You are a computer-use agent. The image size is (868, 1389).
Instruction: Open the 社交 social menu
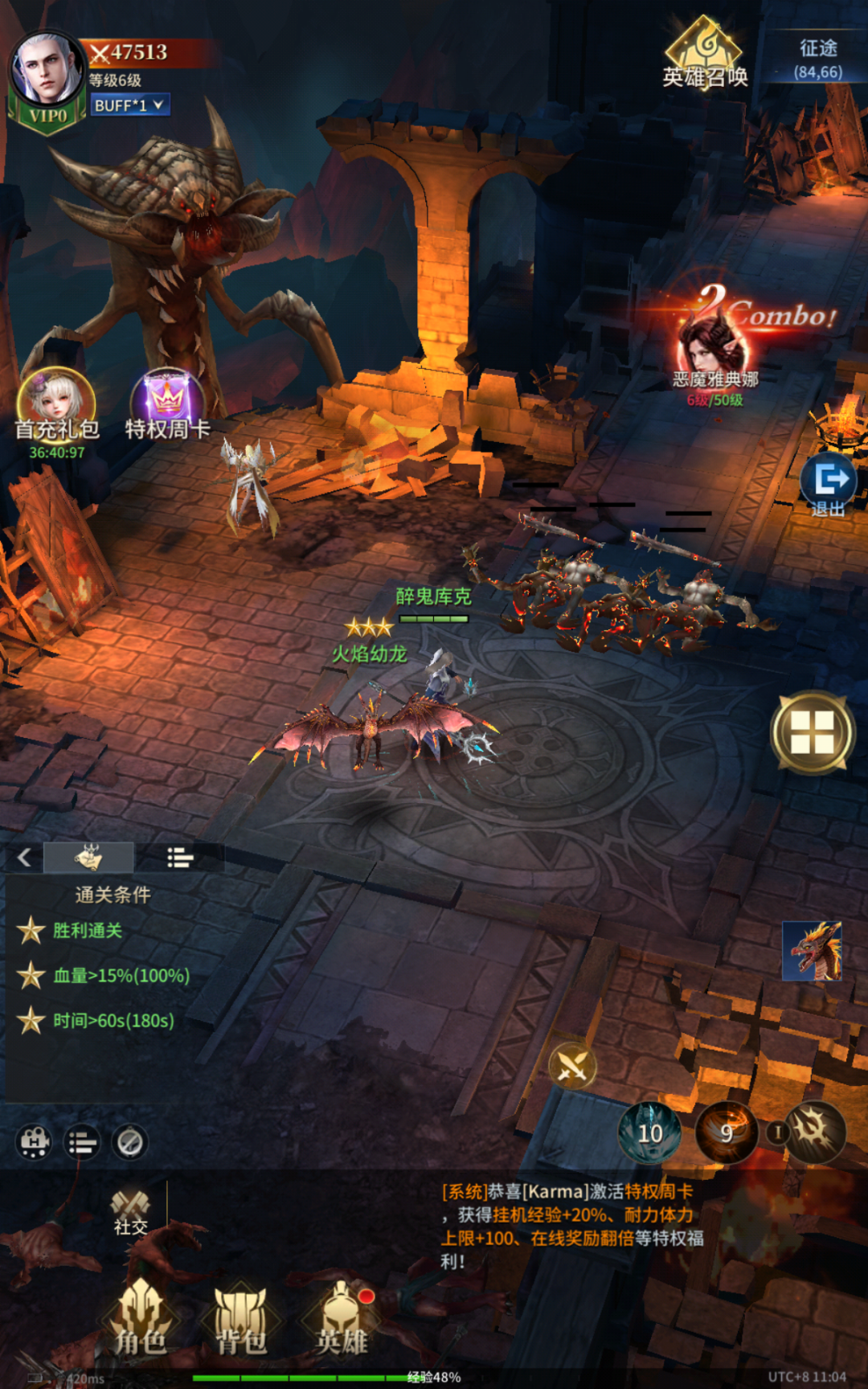pyautogui.click(x=130, y=1211)
